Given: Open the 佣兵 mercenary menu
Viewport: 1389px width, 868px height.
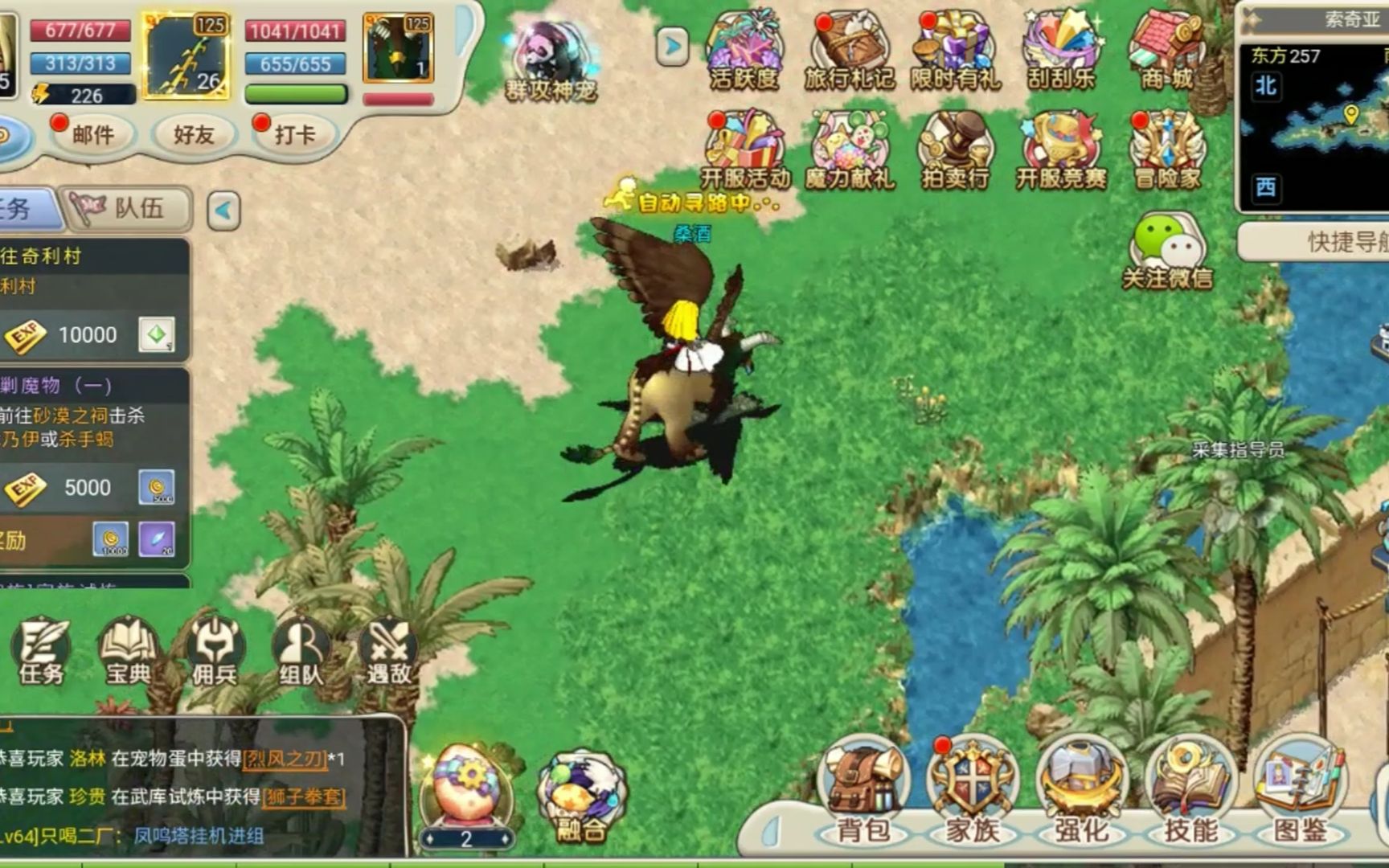Looking at the screenshot, I should click(x=214, y=651).
